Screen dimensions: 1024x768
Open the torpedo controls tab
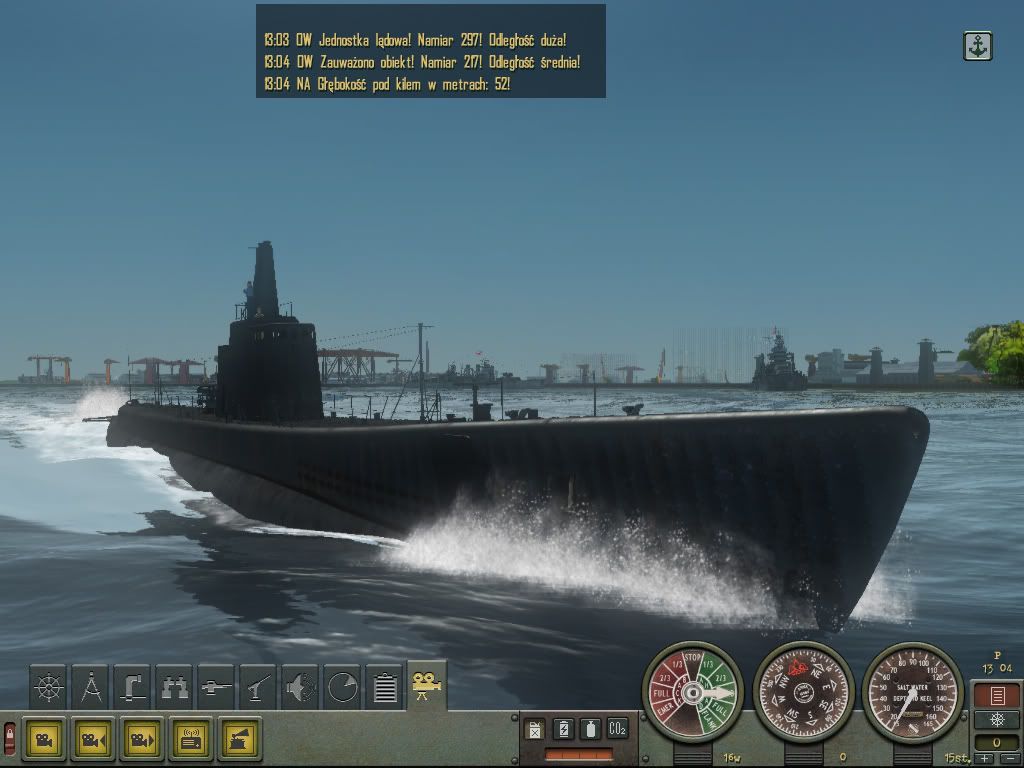[x=216, y=686]
